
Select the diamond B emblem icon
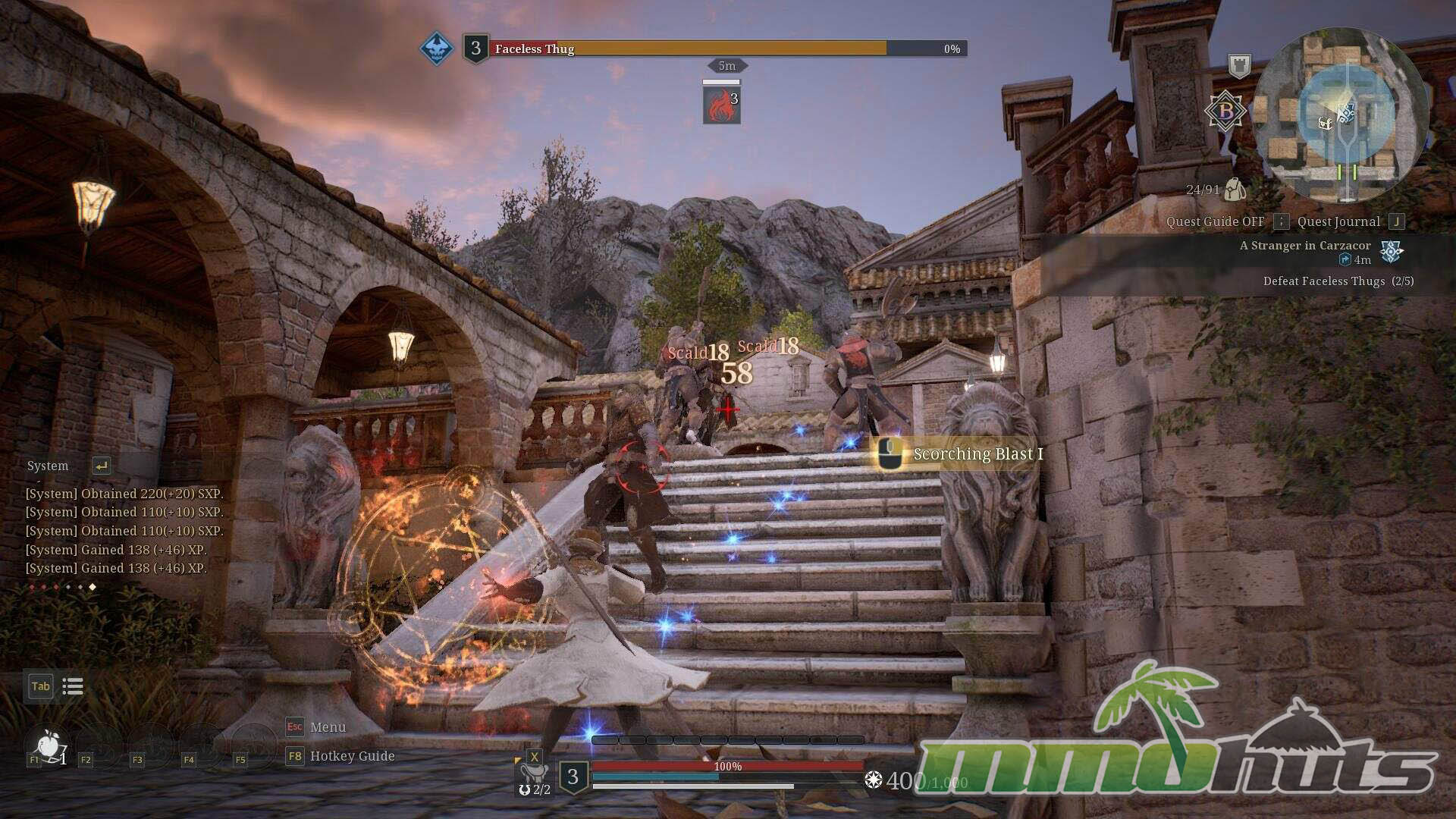[1225, 111]
